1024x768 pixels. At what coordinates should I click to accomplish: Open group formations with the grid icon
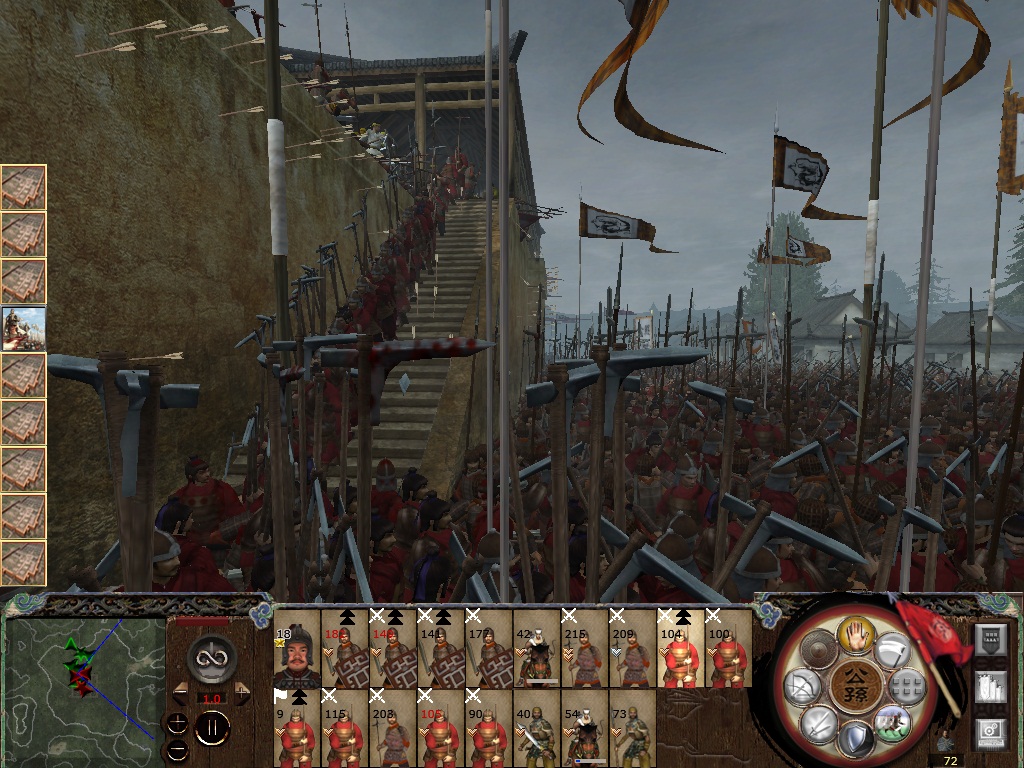(x=908, y=686)
